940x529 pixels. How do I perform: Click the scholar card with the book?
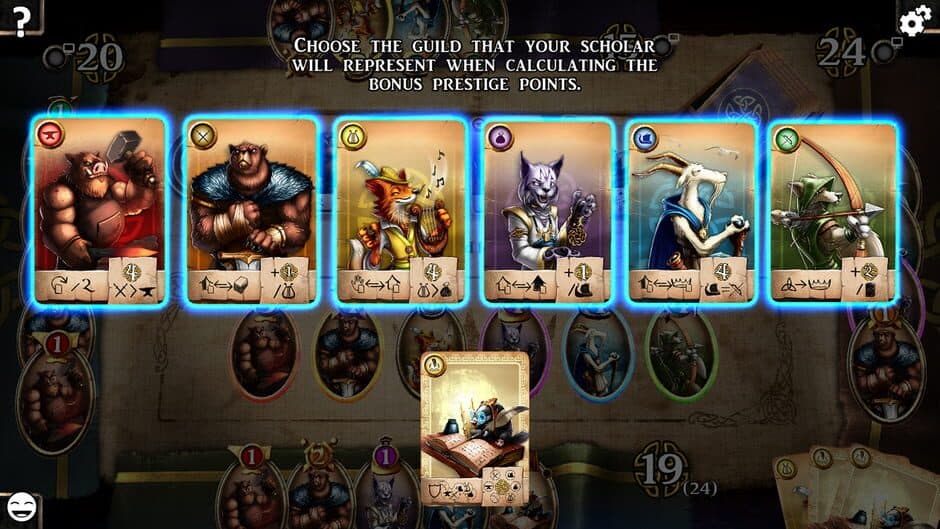tap(474, 427)
